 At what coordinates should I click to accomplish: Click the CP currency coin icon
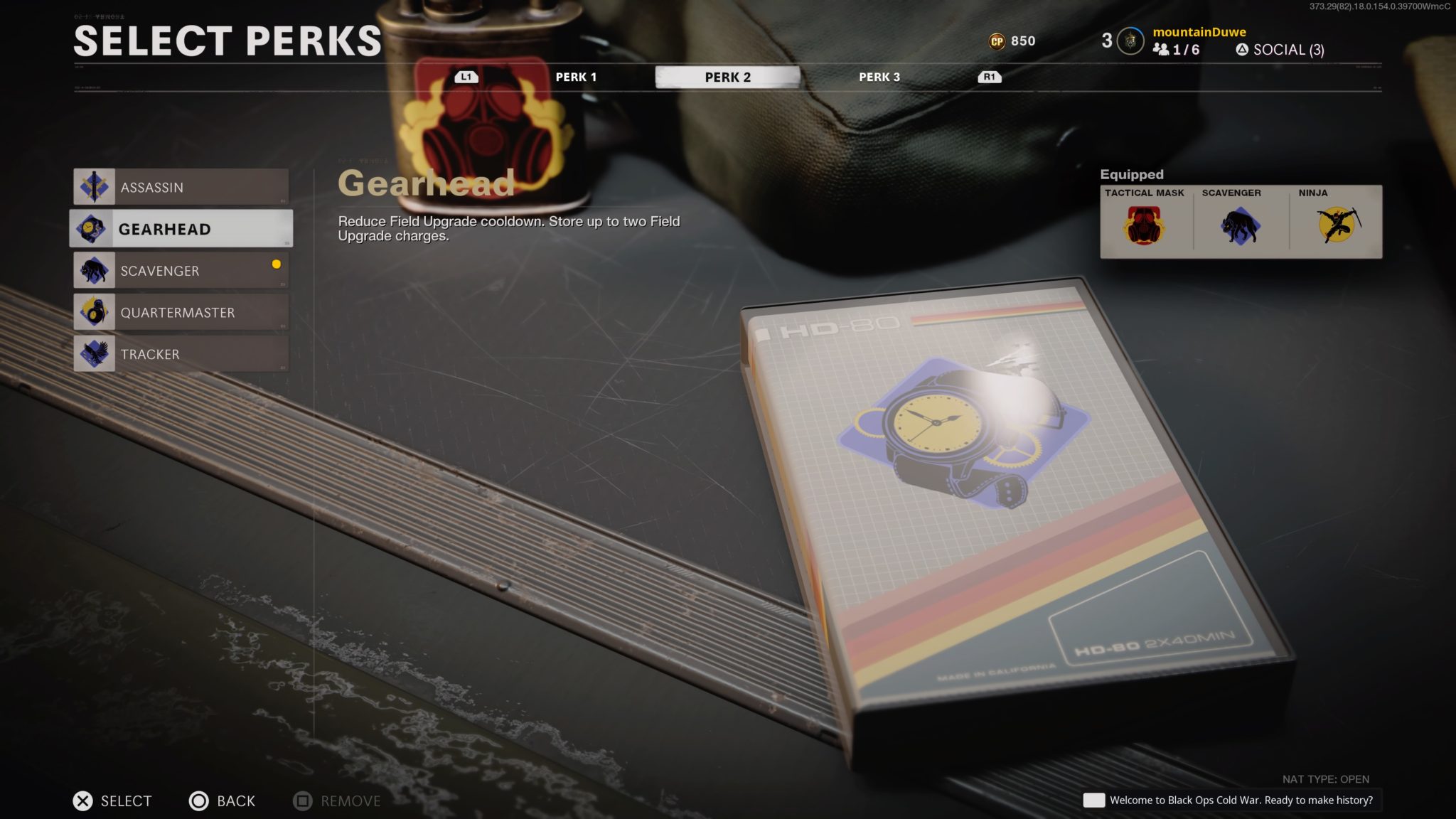coord(996,41)
